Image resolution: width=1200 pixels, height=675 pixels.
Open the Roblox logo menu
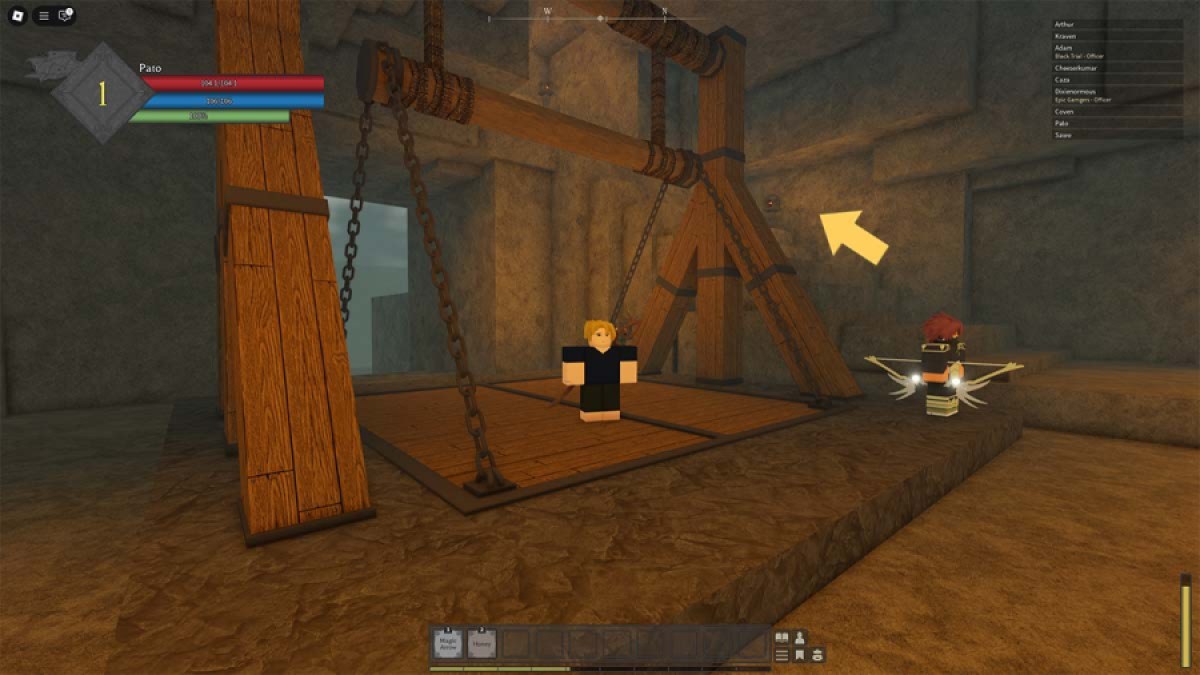[x=17, y=15]
